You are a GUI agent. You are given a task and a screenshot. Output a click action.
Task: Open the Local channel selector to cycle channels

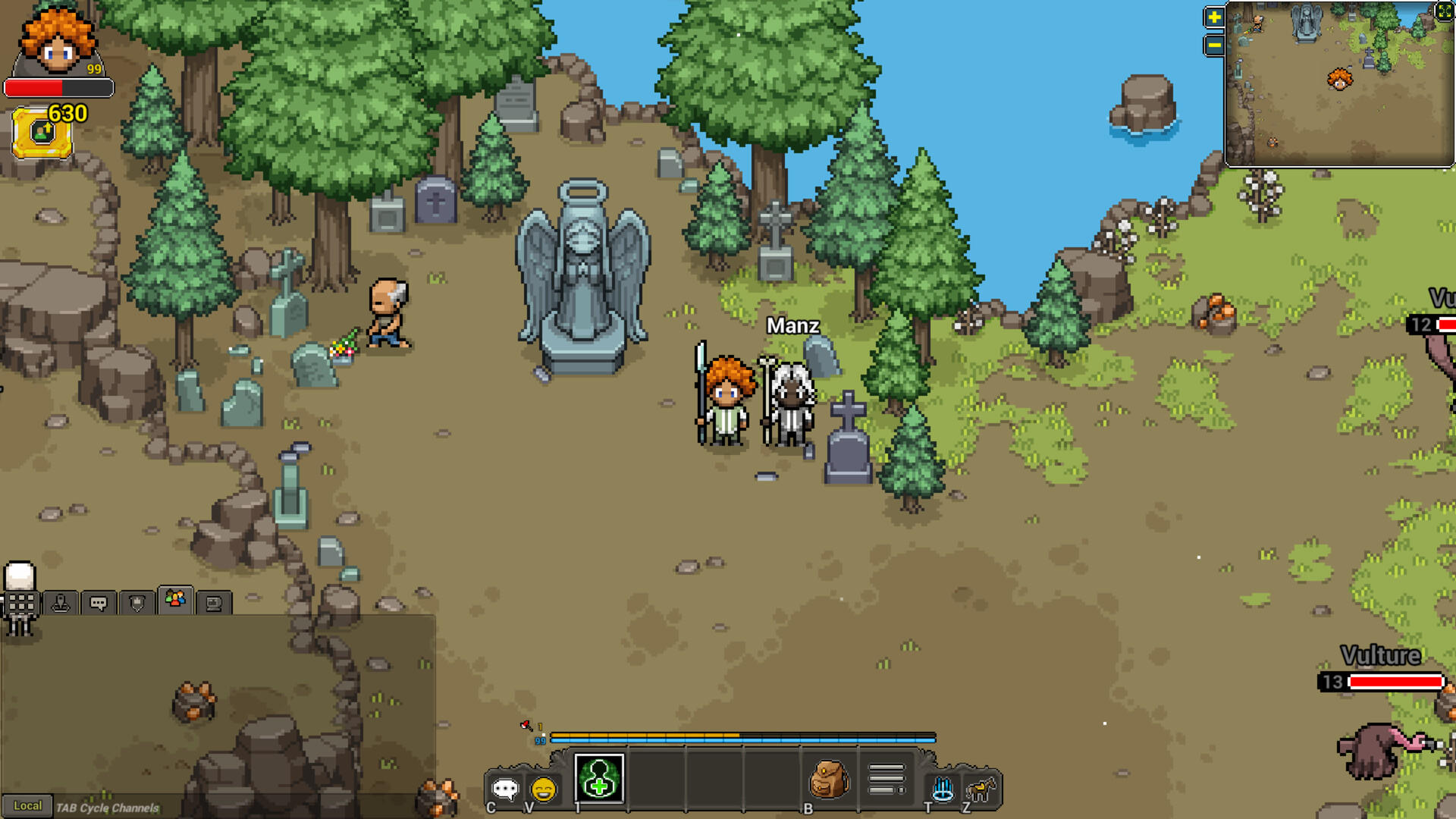(x=29, y=806)
